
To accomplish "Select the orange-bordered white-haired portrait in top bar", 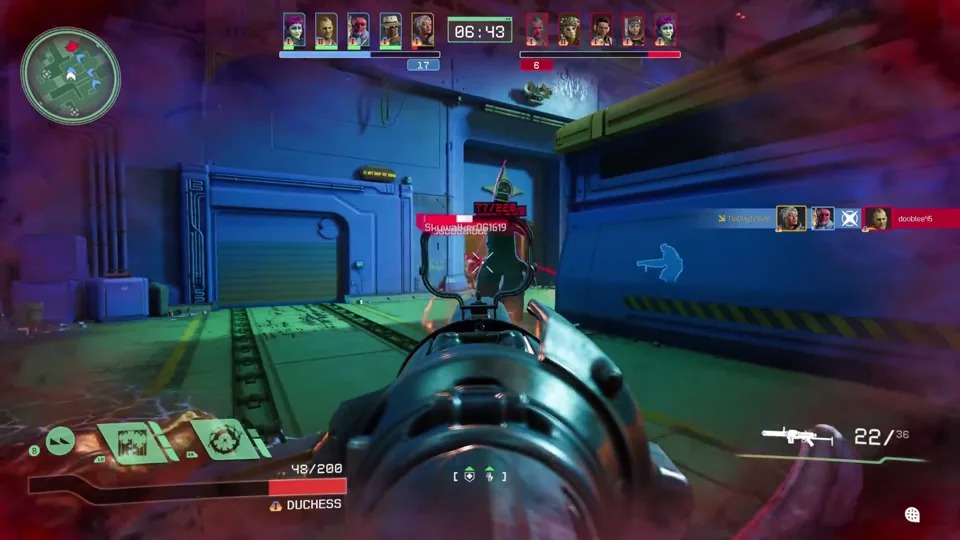I will [x=422, y=30].
